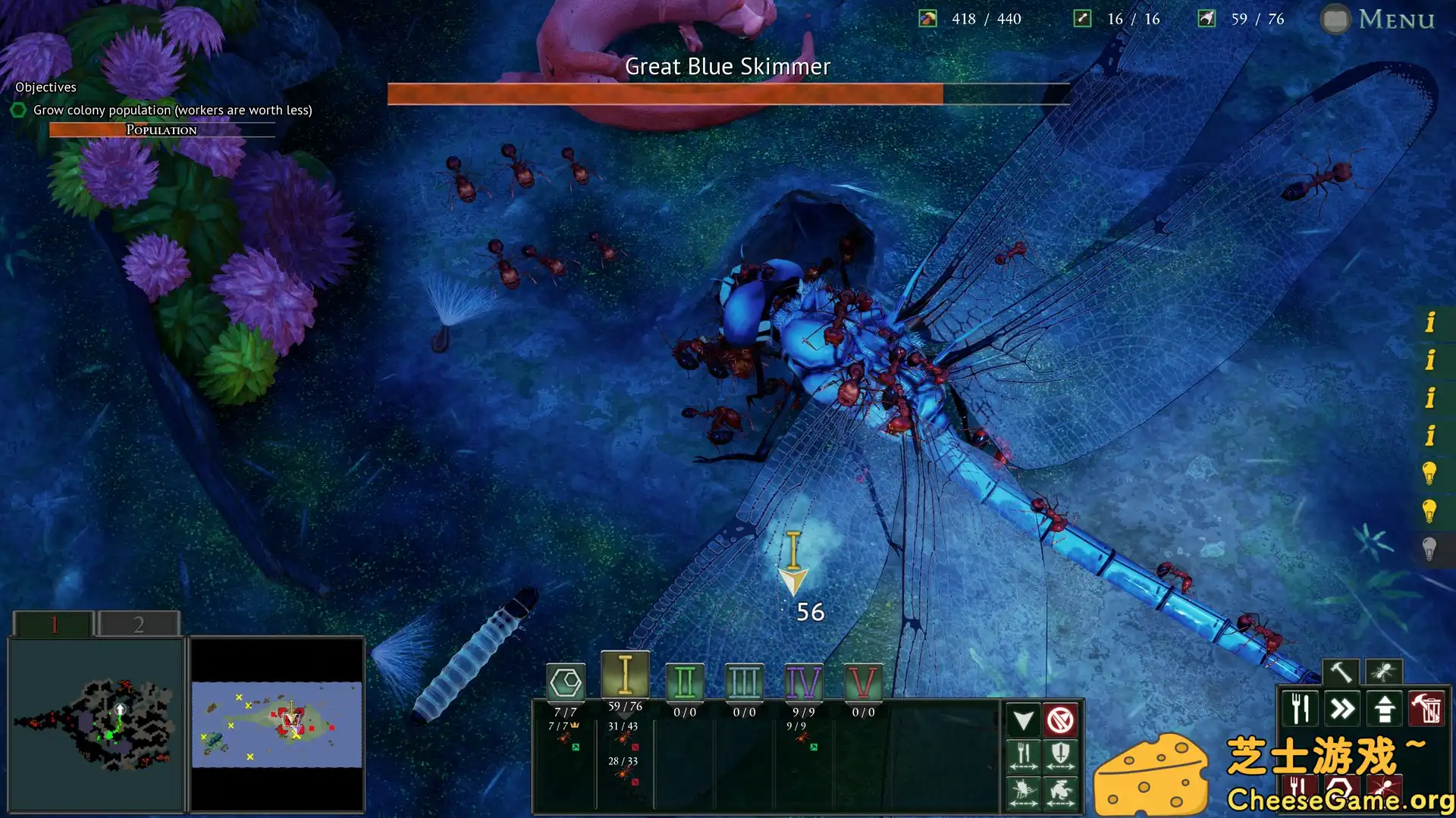Viewport: 1456px width, 818px height.
Task: Click the underground nest minimap
Action: [96, 724]
